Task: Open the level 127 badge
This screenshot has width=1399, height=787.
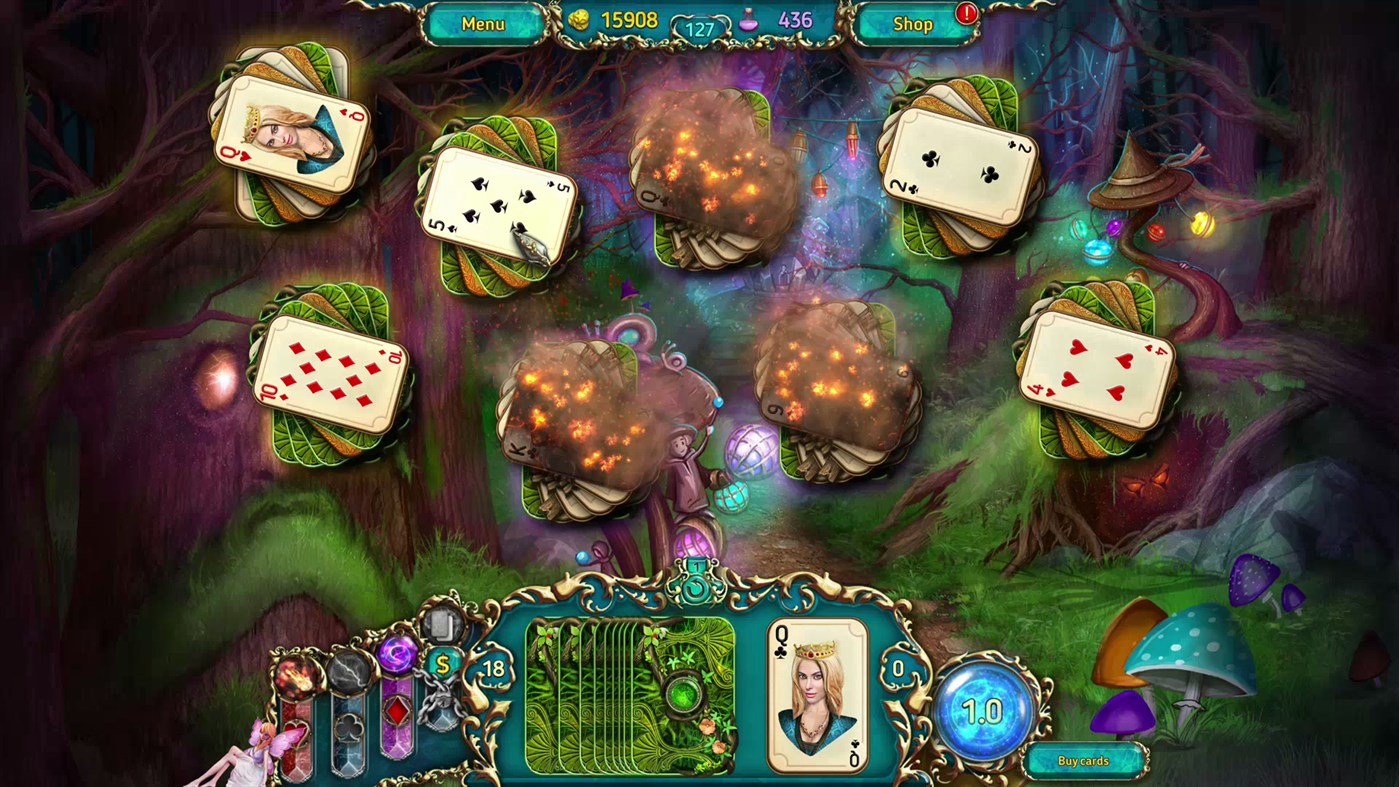Action: [698, 27]
